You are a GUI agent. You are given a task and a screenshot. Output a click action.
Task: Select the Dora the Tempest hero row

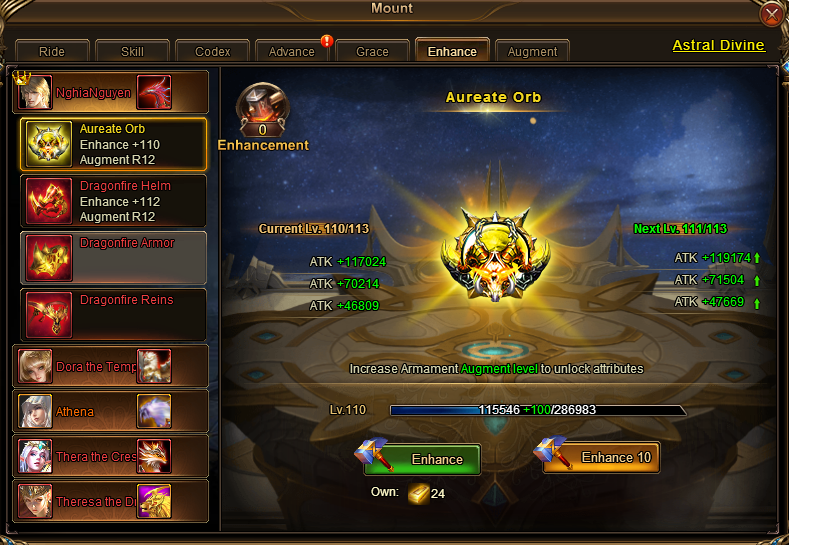[x=111, y=366]
